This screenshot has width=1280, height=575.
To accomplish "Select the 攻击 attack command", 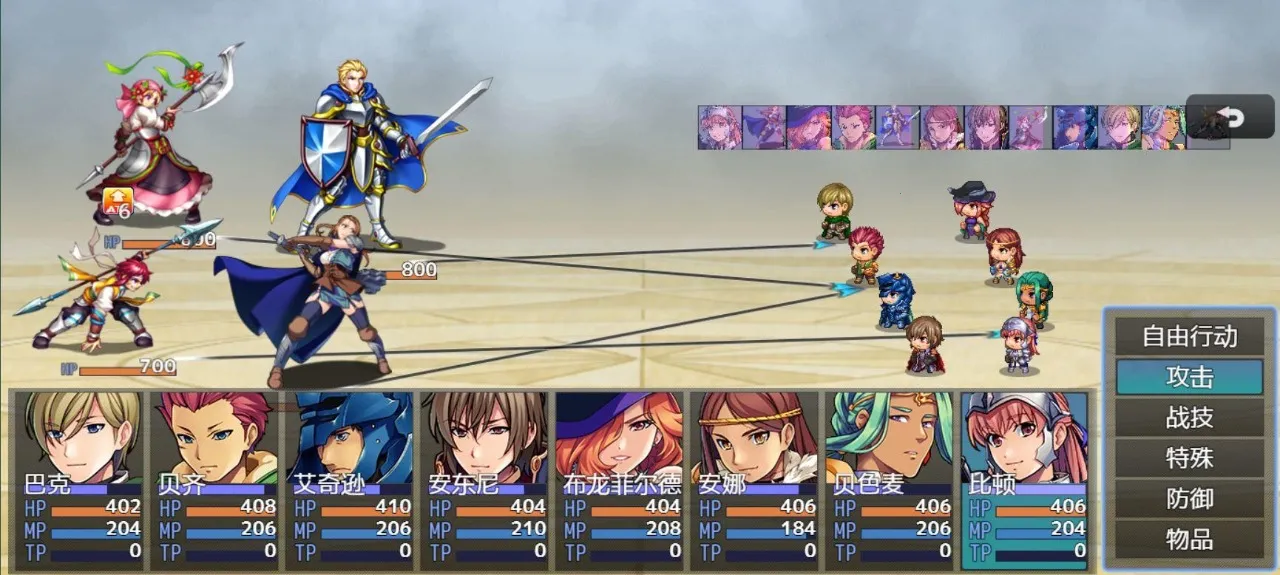I will tap(1189, 377).
